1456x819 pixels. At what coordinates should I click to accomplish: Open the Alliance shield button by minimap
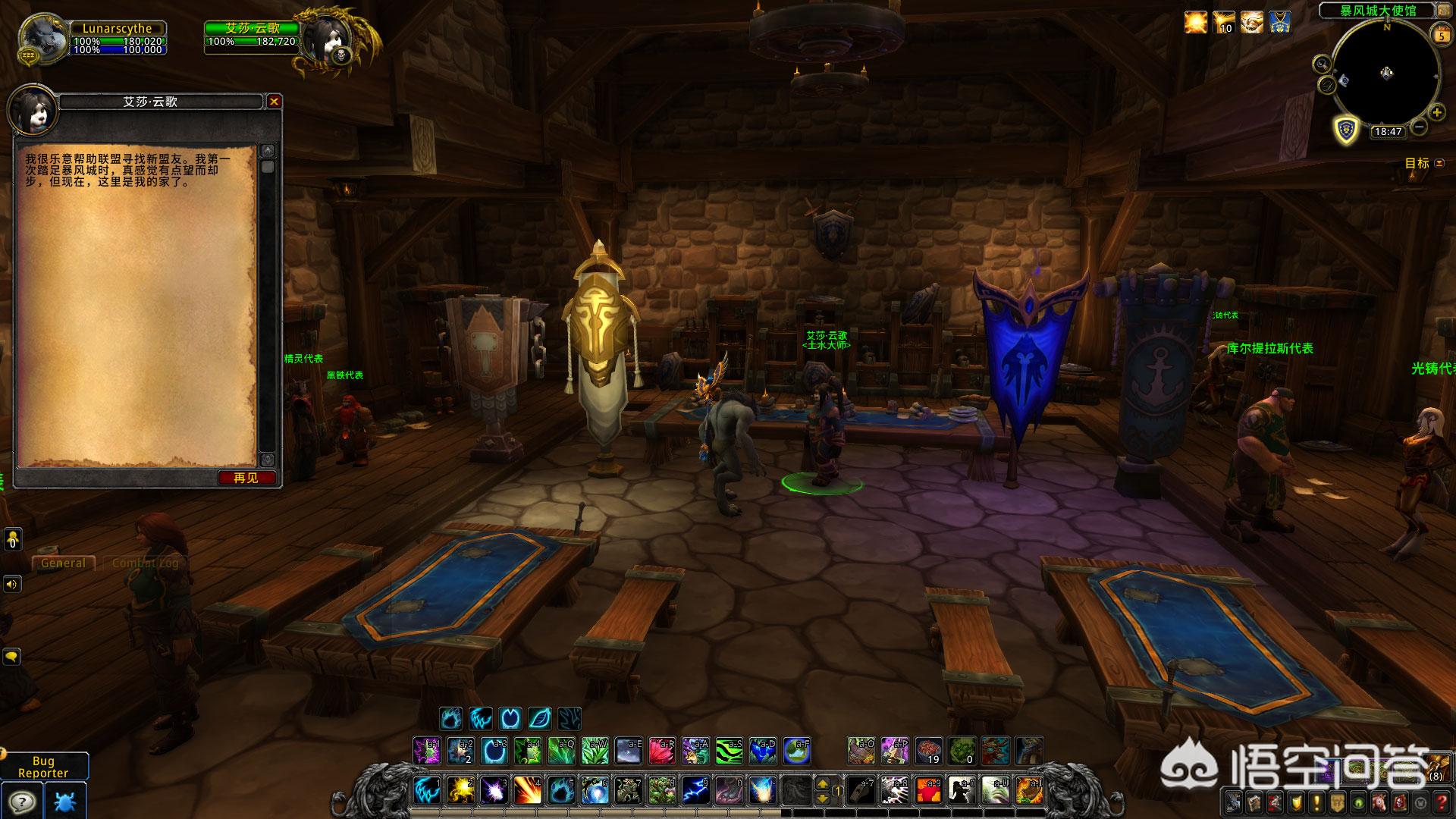[x=1346, y=128]
